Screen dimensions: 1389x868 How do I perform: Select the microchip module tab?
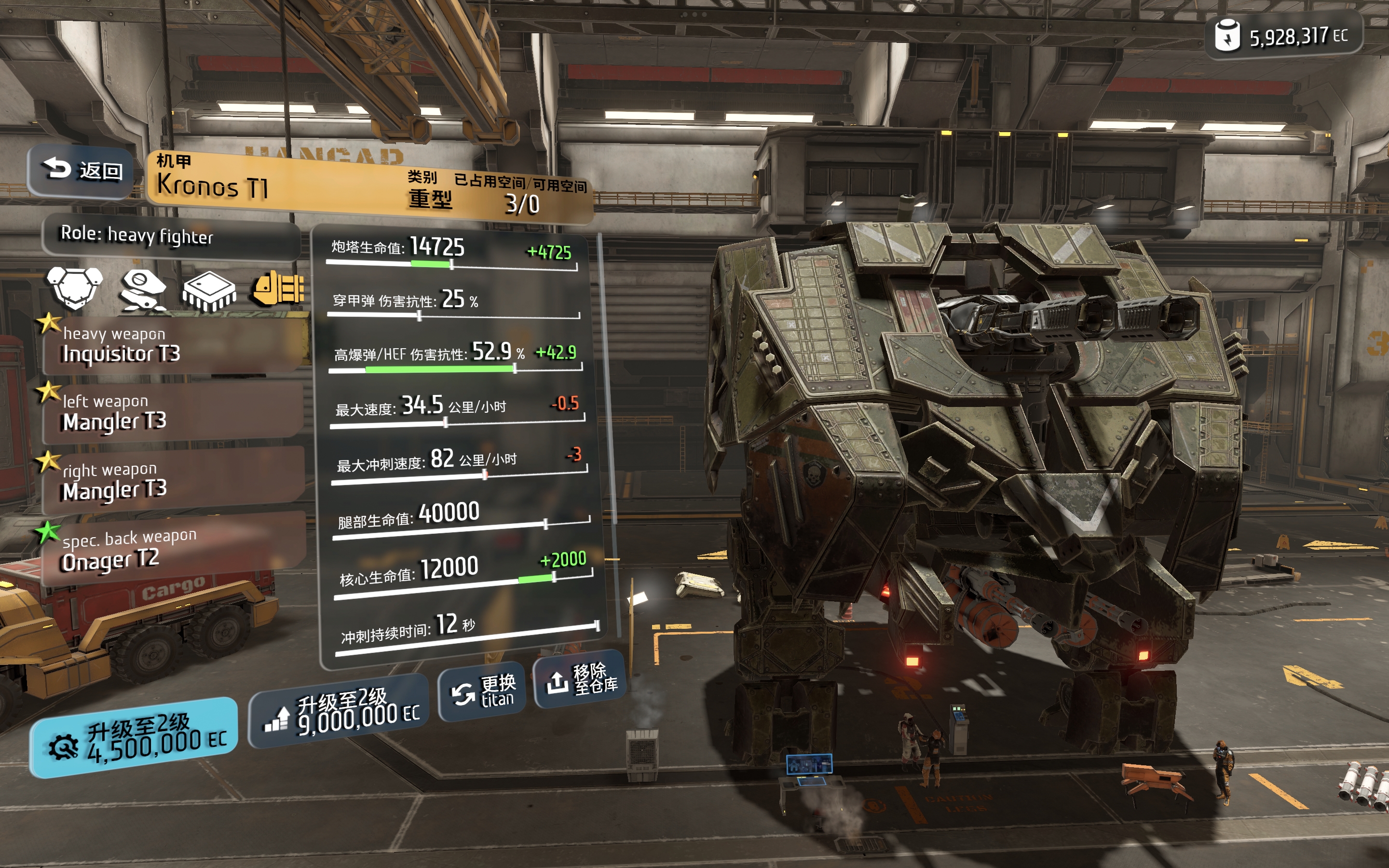tap(209, 290)
